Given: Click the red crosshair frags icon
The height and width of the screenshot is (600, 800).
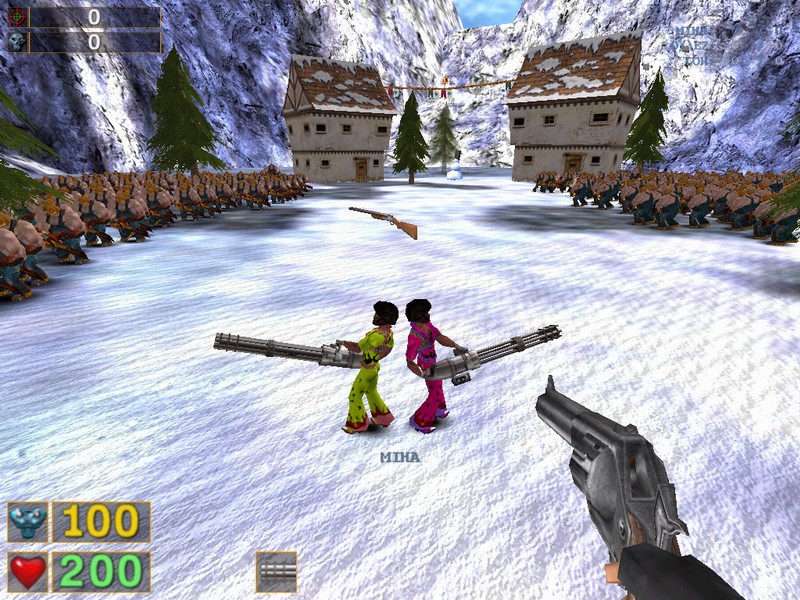Looking at the screenshot, I should 17,17.
